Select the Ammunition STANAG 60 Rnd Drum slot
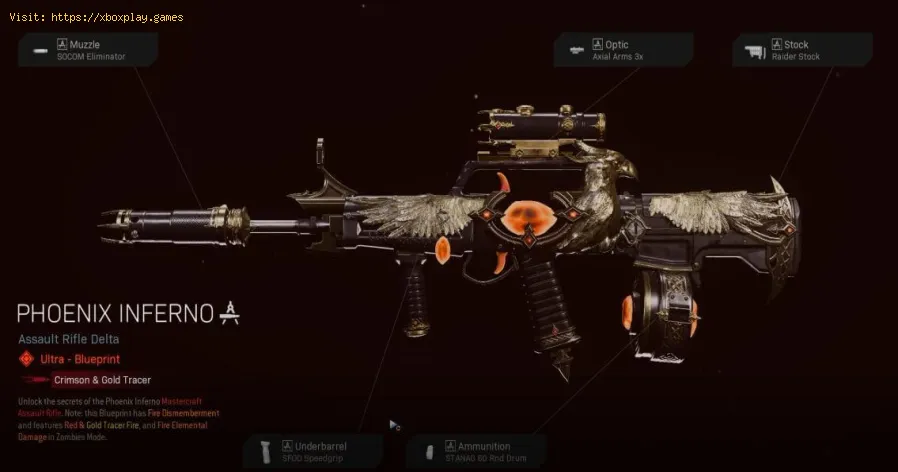Viewport: 898px width, 472px height. (476, 451)
